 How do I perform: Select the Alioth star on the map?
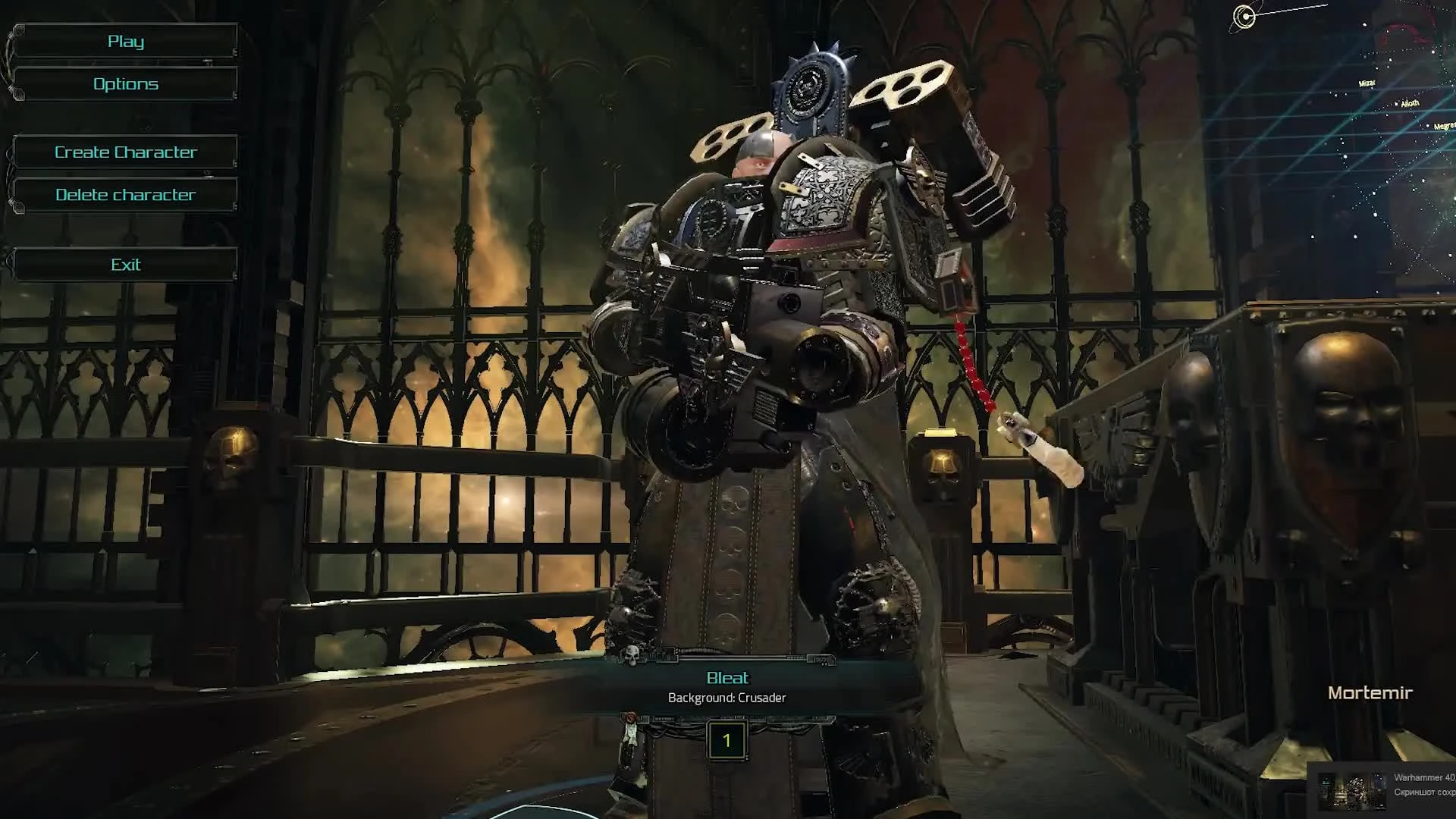1410,103
